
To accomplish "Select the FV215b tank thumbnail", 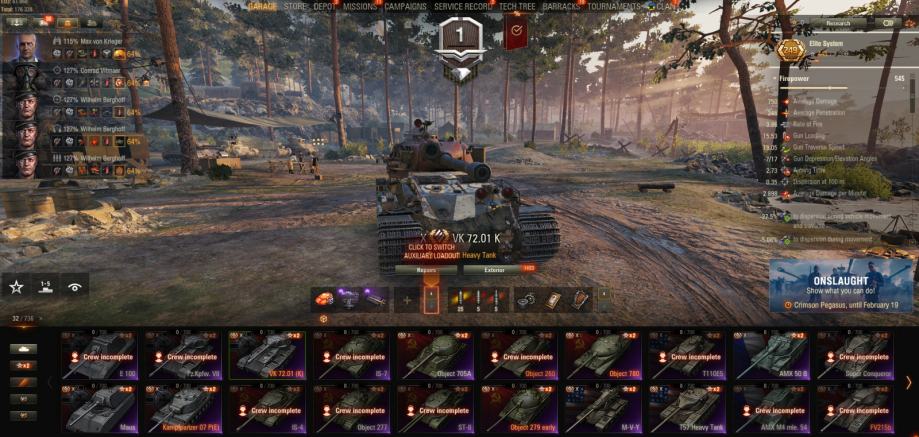I will (857, 406).
